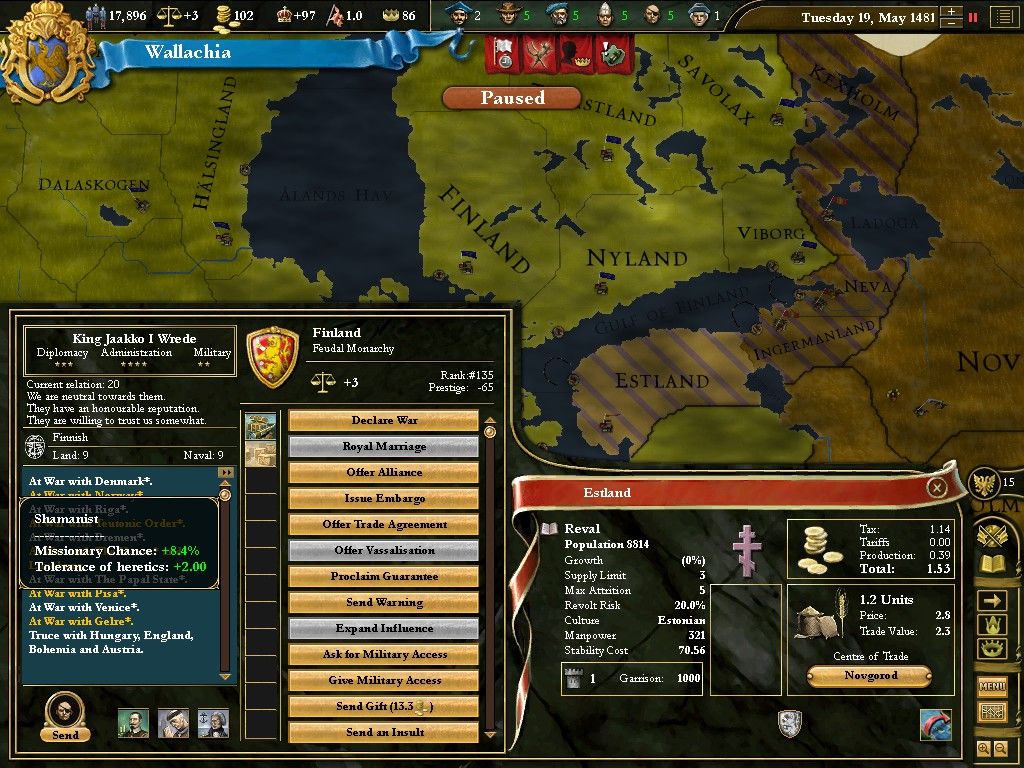
Task: Send Gift costing 13.3 ducats
Action: tap(384, 706)
